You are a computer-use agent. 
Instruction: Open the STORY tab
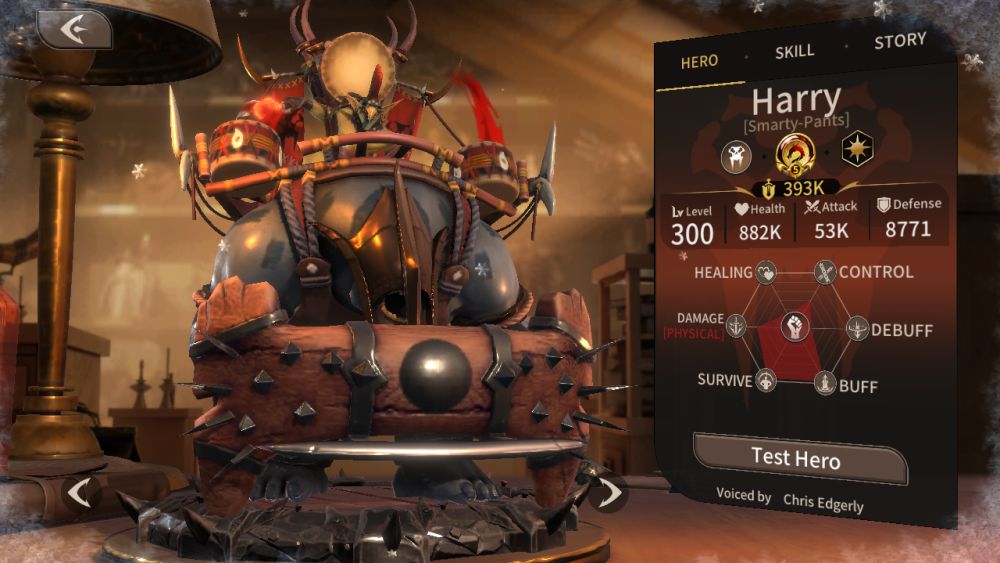(900, 42)
